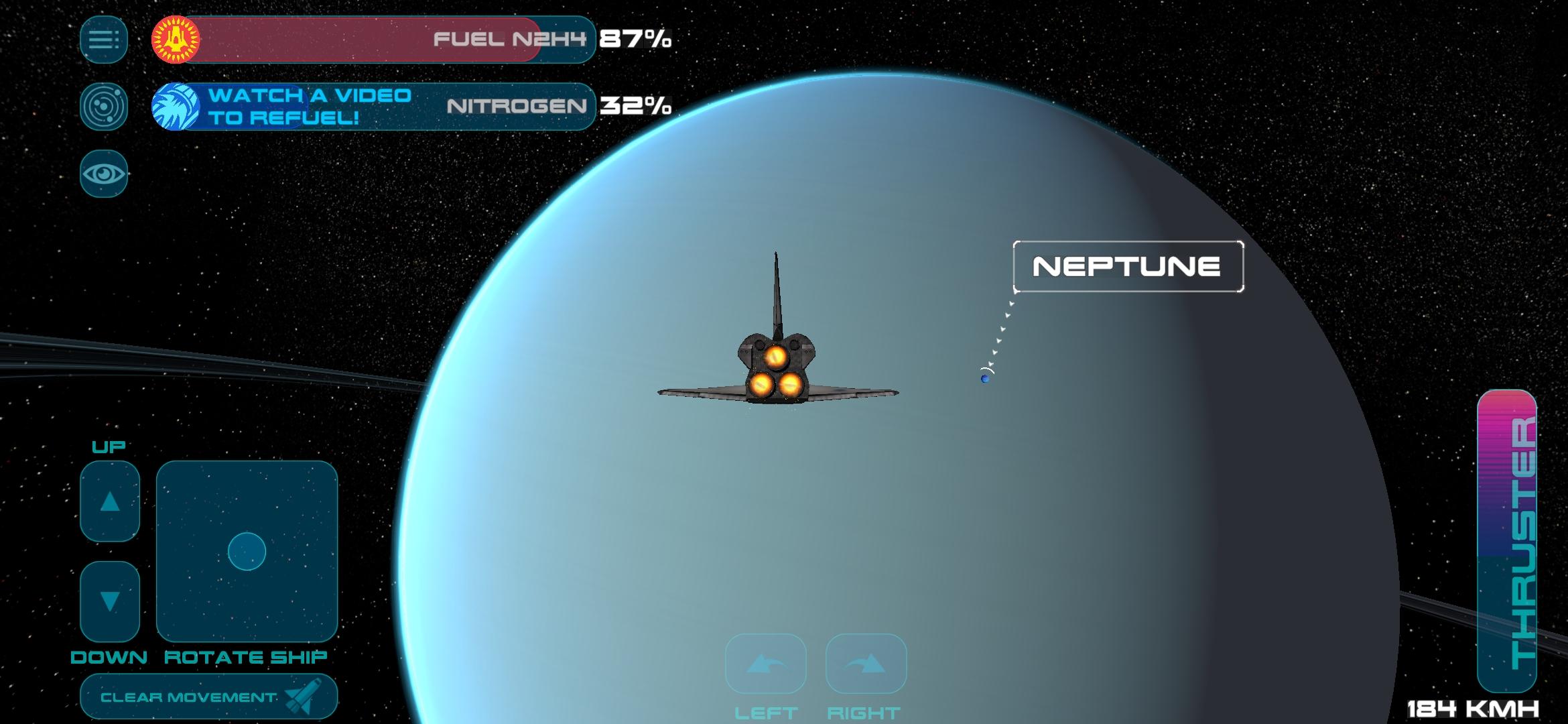
Task: Open the solar system map icon
Action: (x=104, y=107)
